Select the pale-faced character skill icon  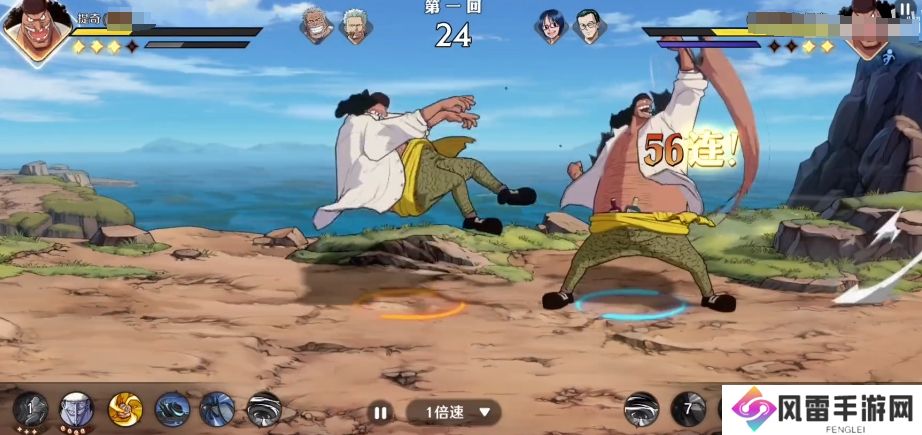tap(76, 409)
